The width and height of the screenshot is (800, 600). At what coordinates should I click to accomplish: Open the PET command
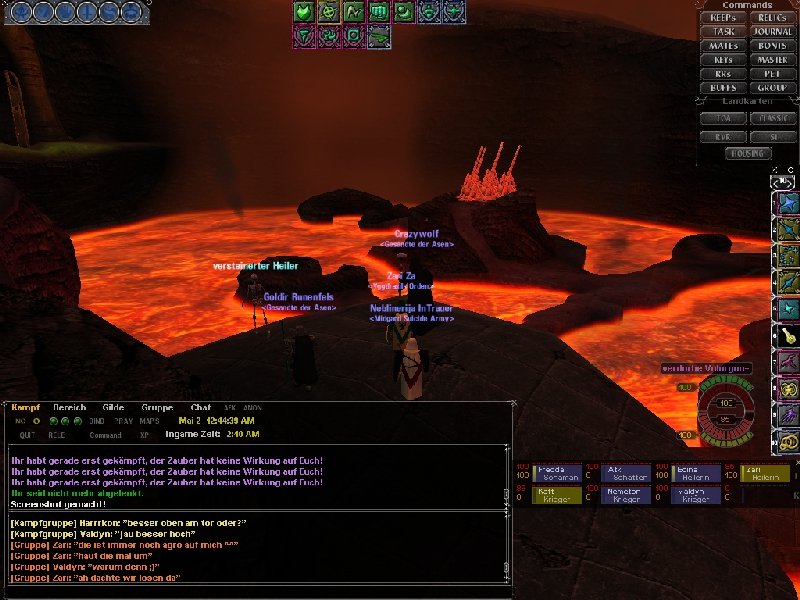click(x=772, y=74)
